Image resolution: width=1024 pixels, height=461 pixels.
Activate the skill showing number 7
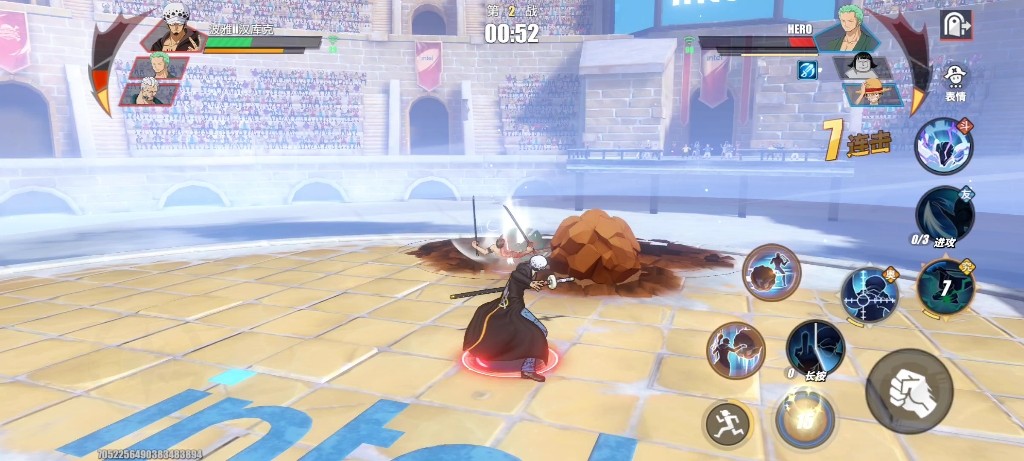pos(943,287)
